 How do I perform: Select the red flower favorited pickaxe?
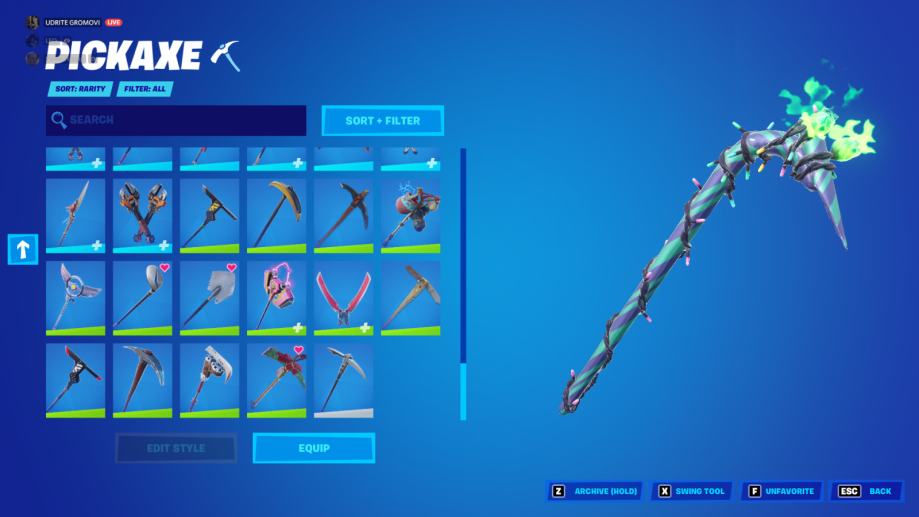point(276,381)
